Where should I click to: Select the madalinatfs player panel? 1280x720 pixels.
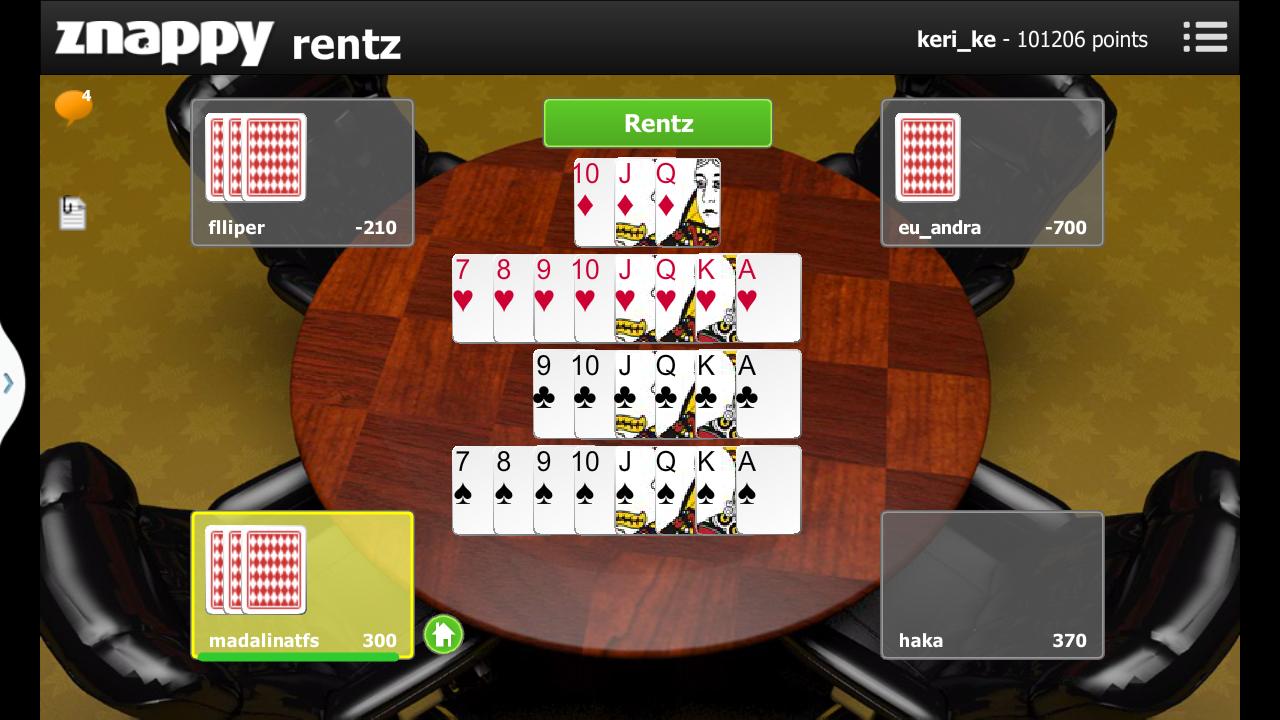click(x=302, y=585)
